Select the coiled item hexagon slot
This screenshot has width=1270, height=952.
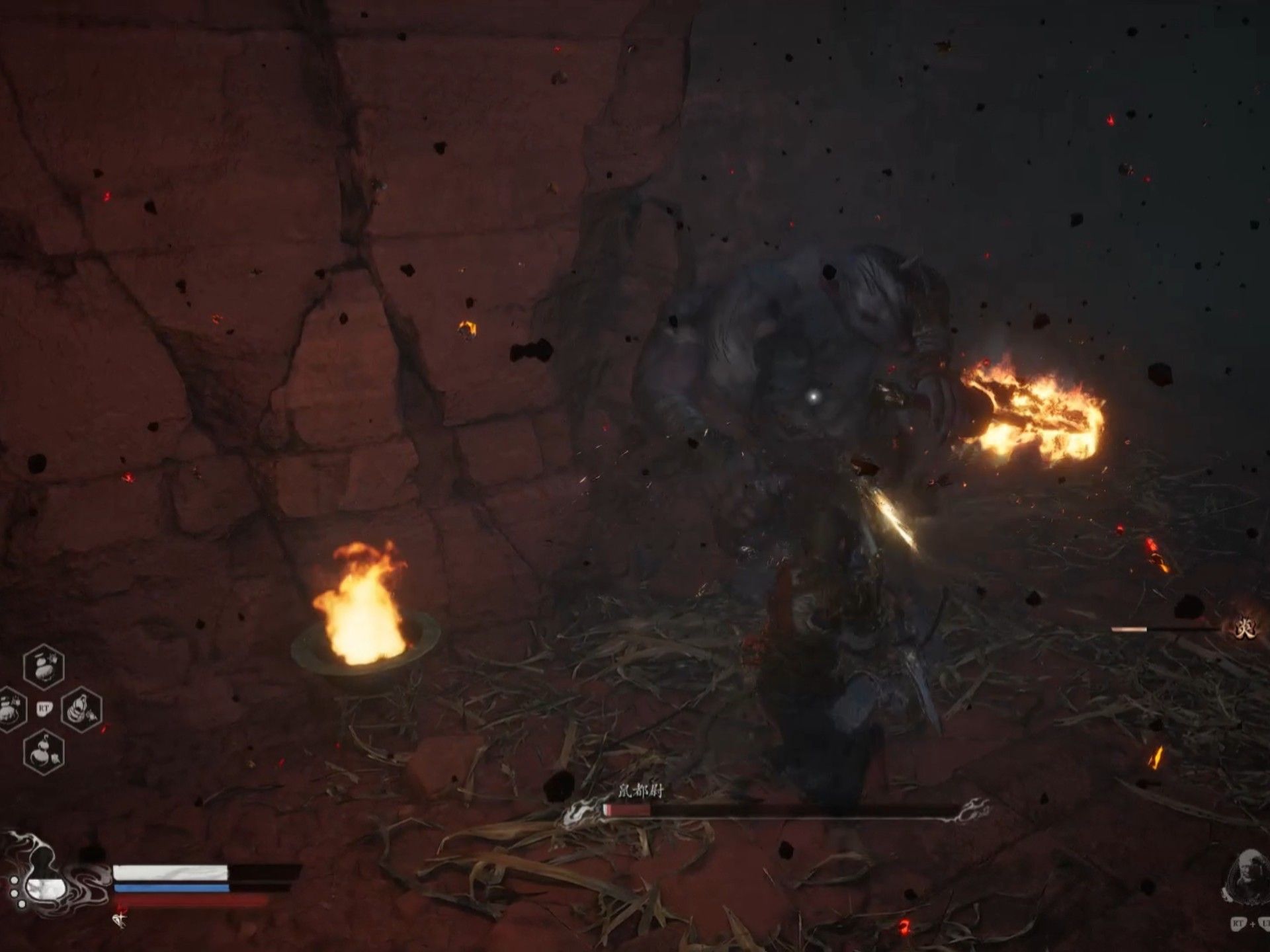pyautogui.click(x=81, y=710)
